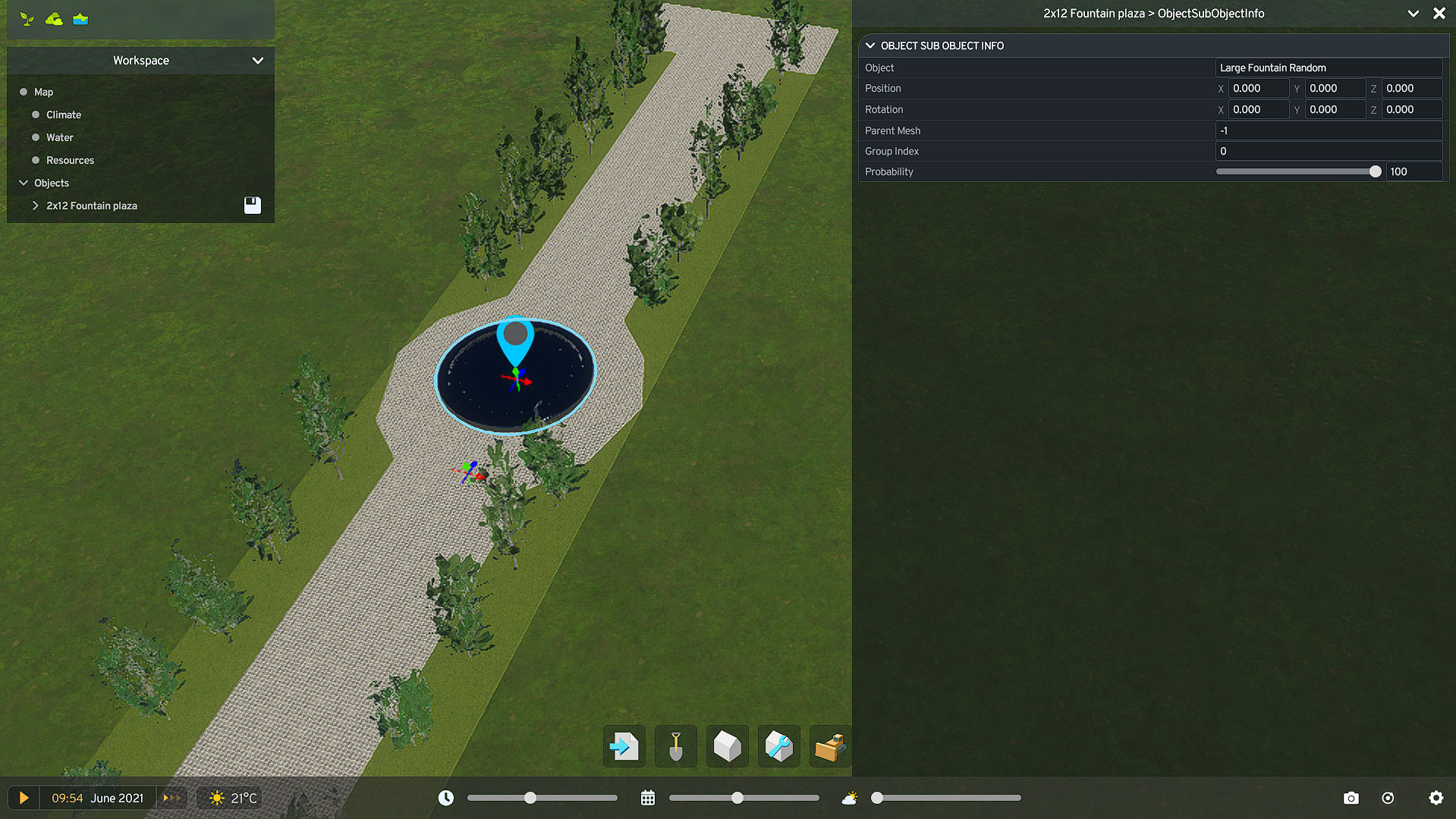Click the camera screenshot icon bottom right
The height and width of the screenshot is (819, 1456).
pos(1351,798)
